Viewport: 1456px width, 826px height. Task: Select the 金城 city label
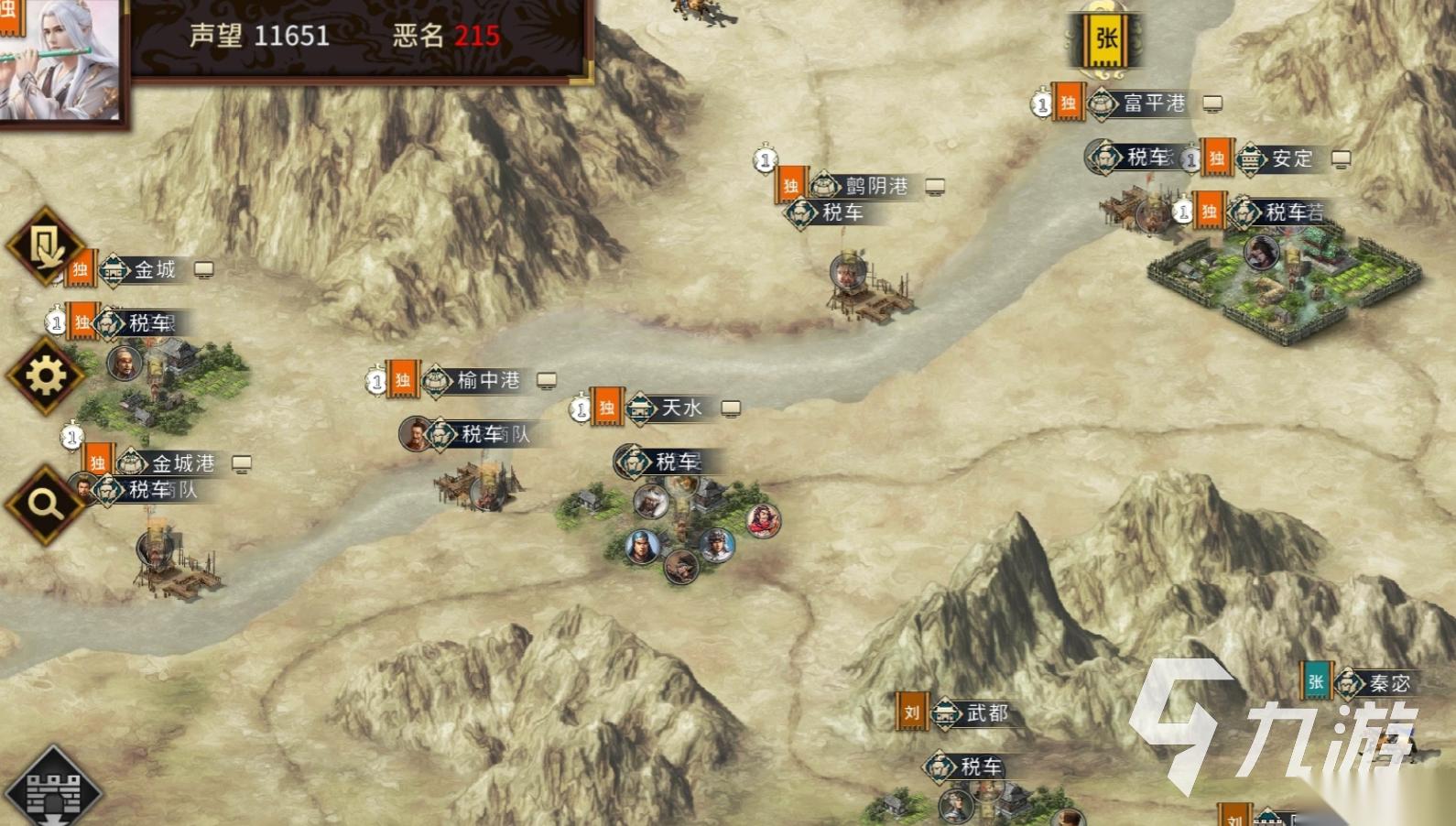[154, 270]
